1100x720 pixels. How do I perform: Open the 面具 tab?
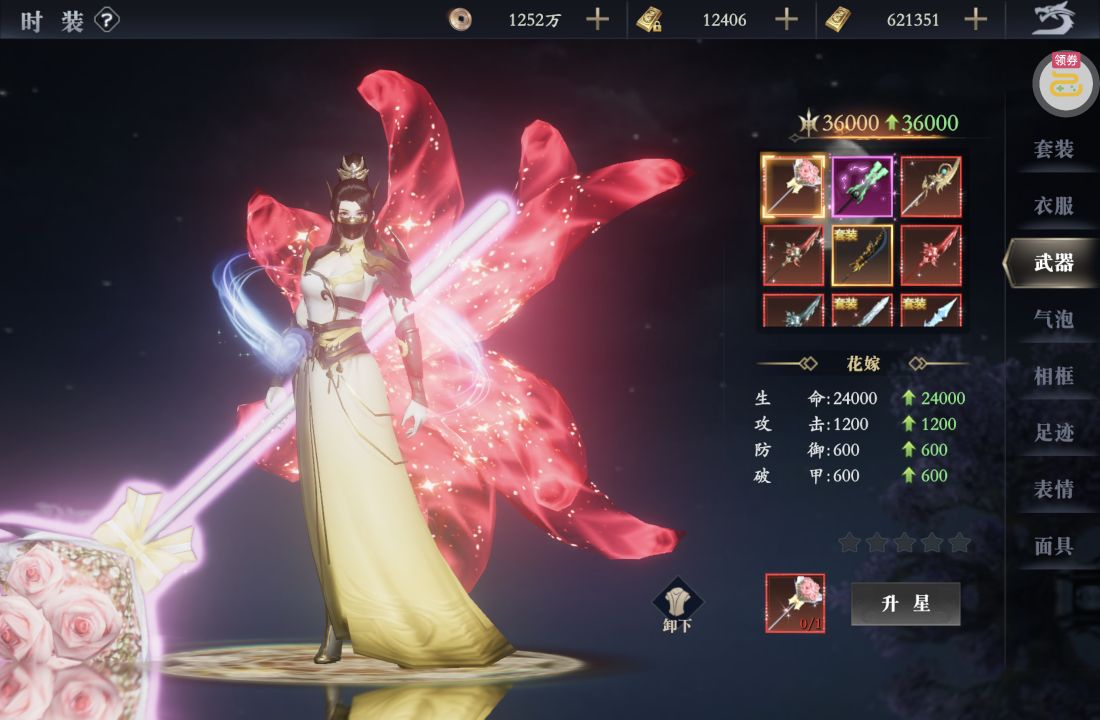pyautogui.click(x=1053, y=546)
